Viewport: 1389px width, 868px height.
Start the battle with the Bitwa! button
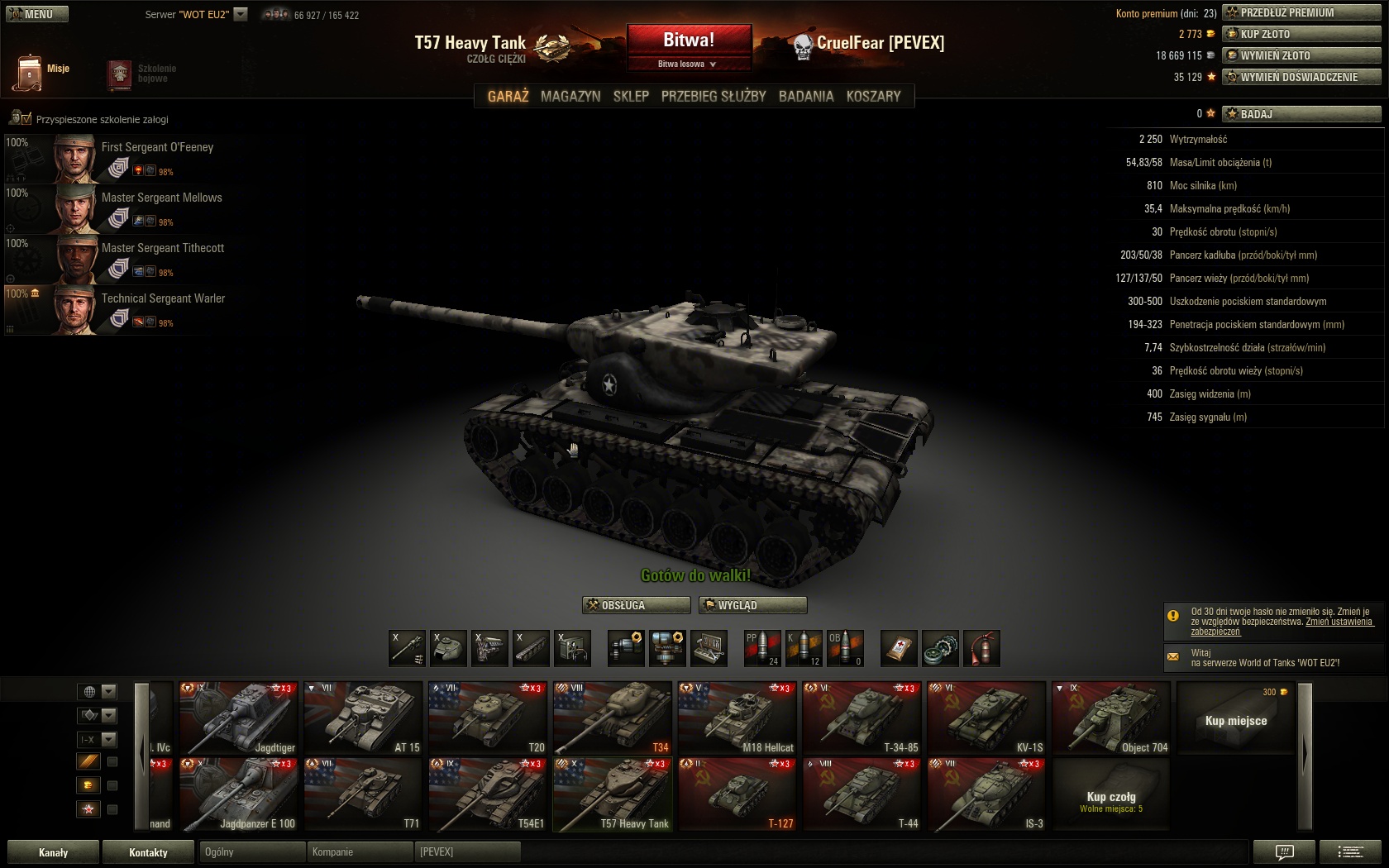click(x=689, y=40)
